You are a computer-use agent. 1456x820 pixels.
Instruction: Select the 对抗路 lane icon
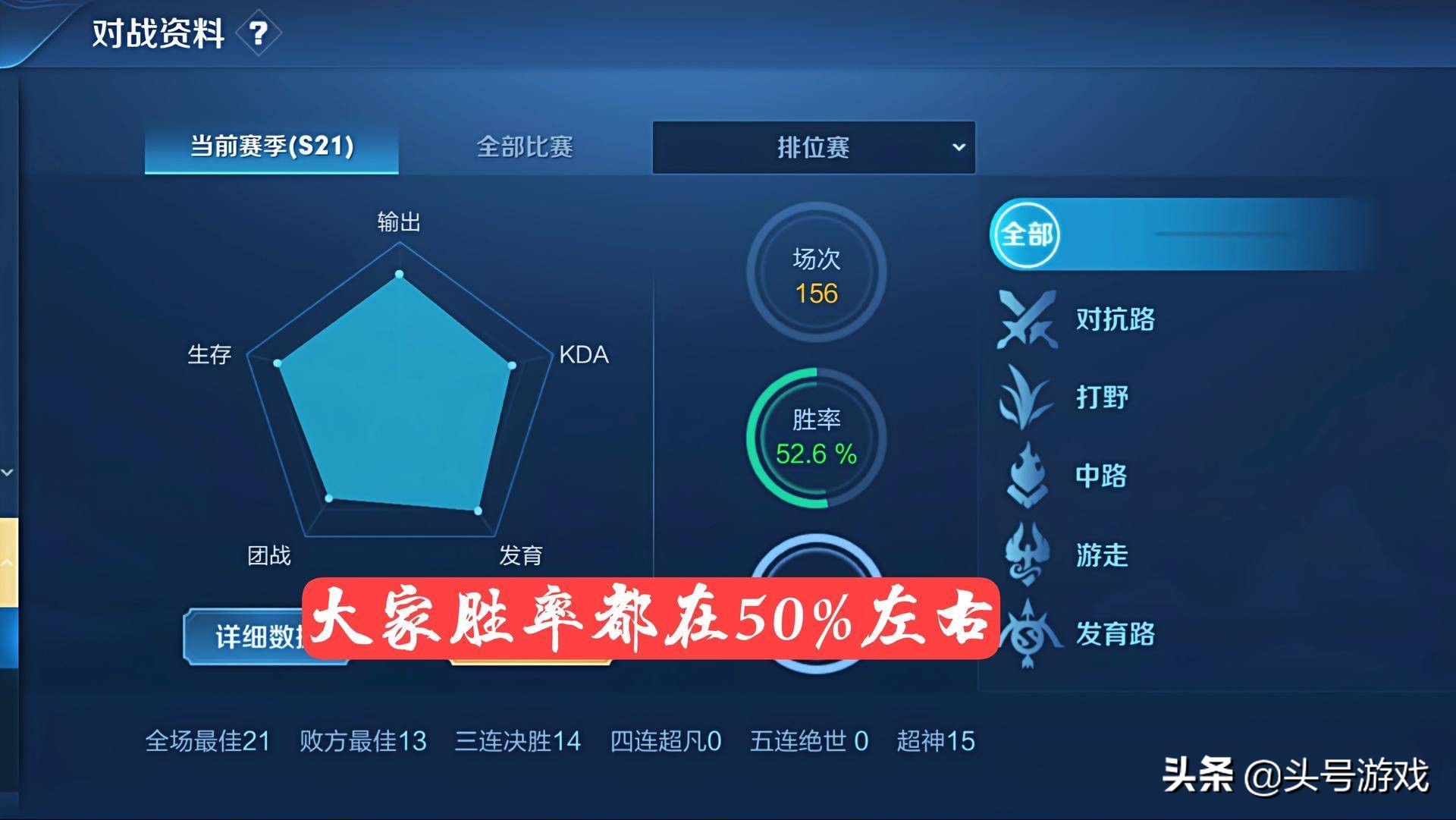[x=1028, y=320]
